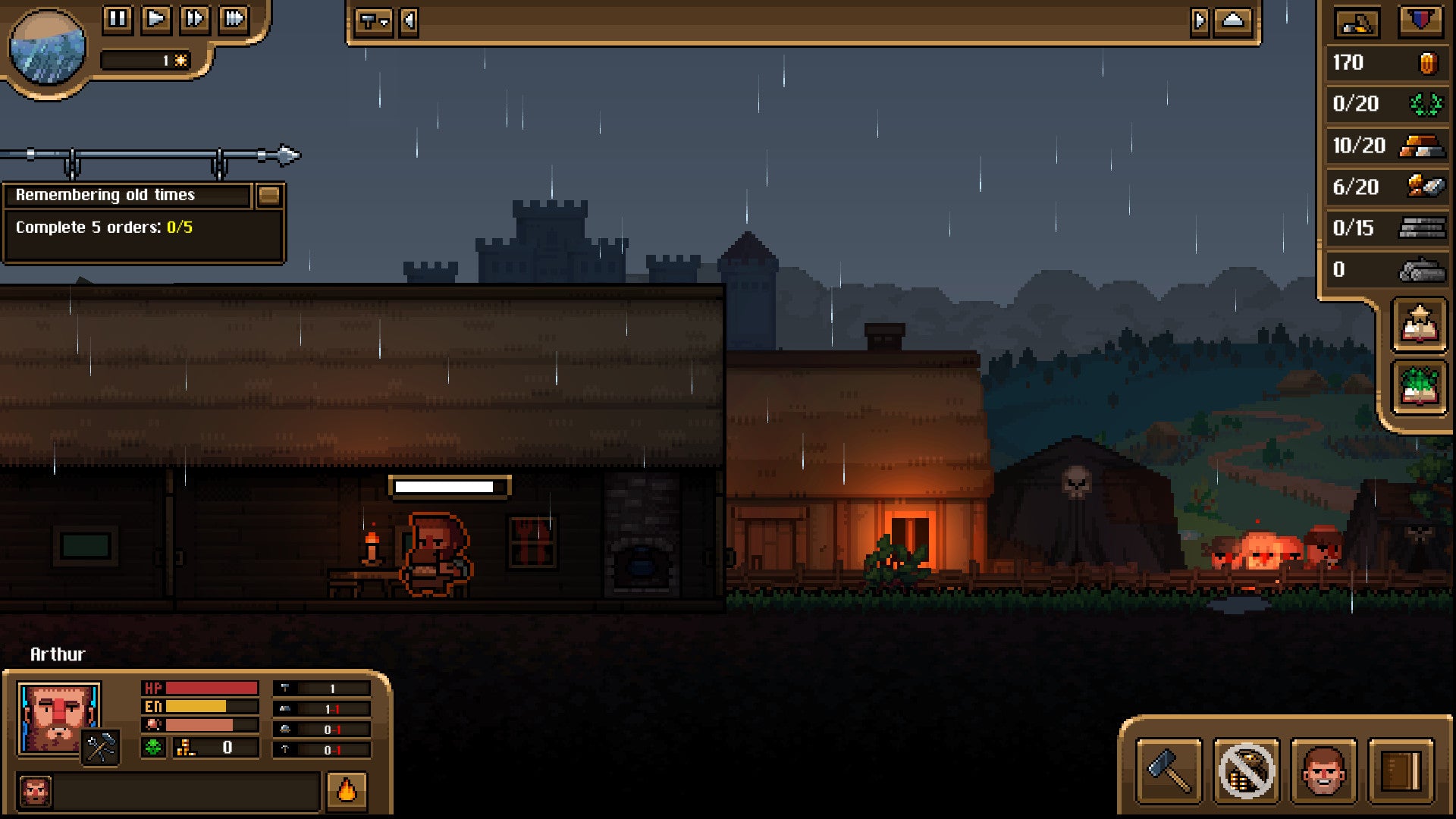Viewport: 1456px width, 819px height.
Task: Open the workers face button
Action: (1323, 770)
